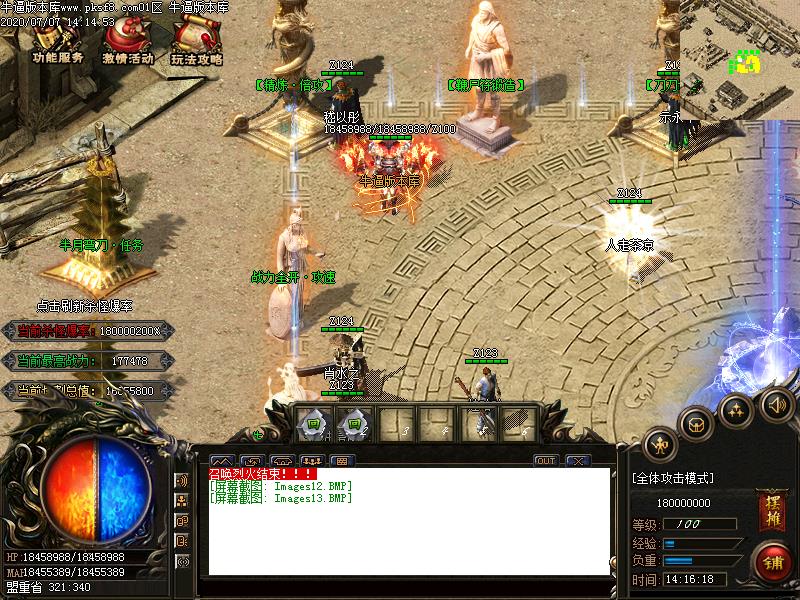Open the round red 铺 shop button

coord(772,560)
